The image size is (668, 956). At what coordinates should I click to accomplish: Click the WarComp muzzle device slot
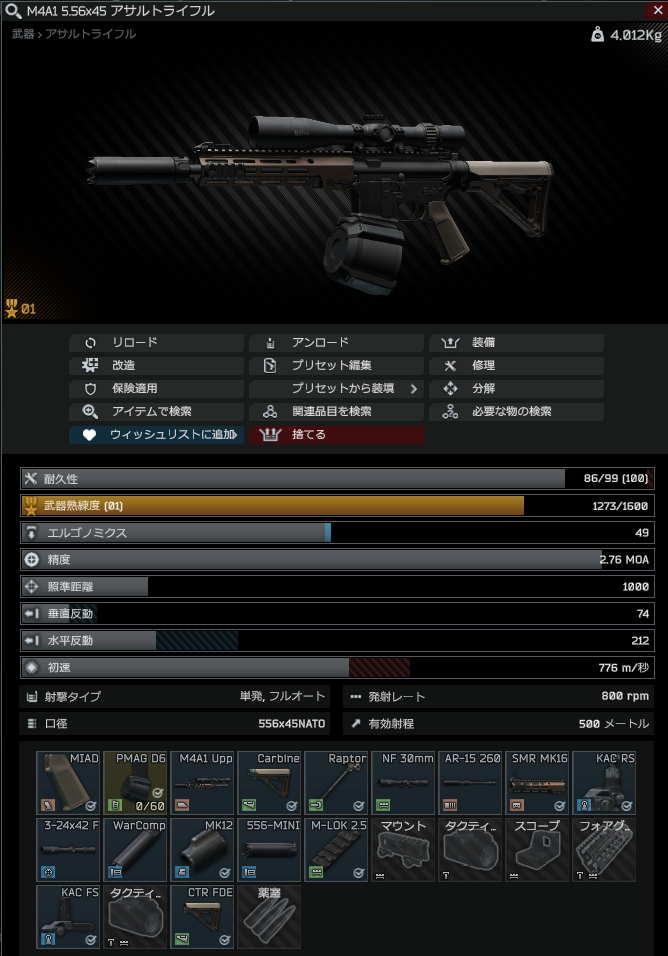pyautogui.click(x=135, y=849)
